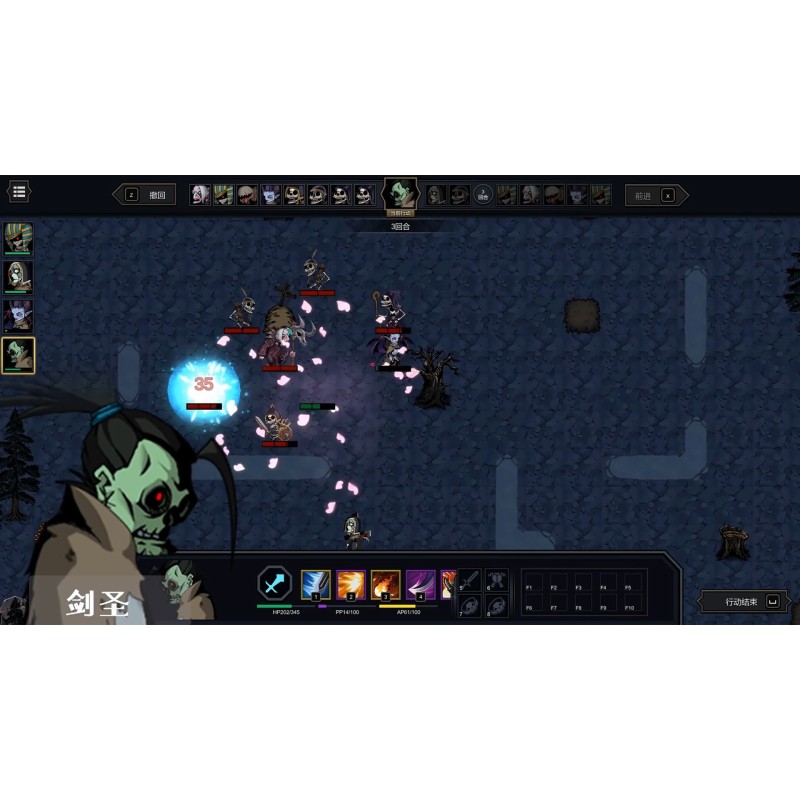Screen dimensions: 800x800
Task: Select the empty F10 quick slot
Action: pos(629,603)
